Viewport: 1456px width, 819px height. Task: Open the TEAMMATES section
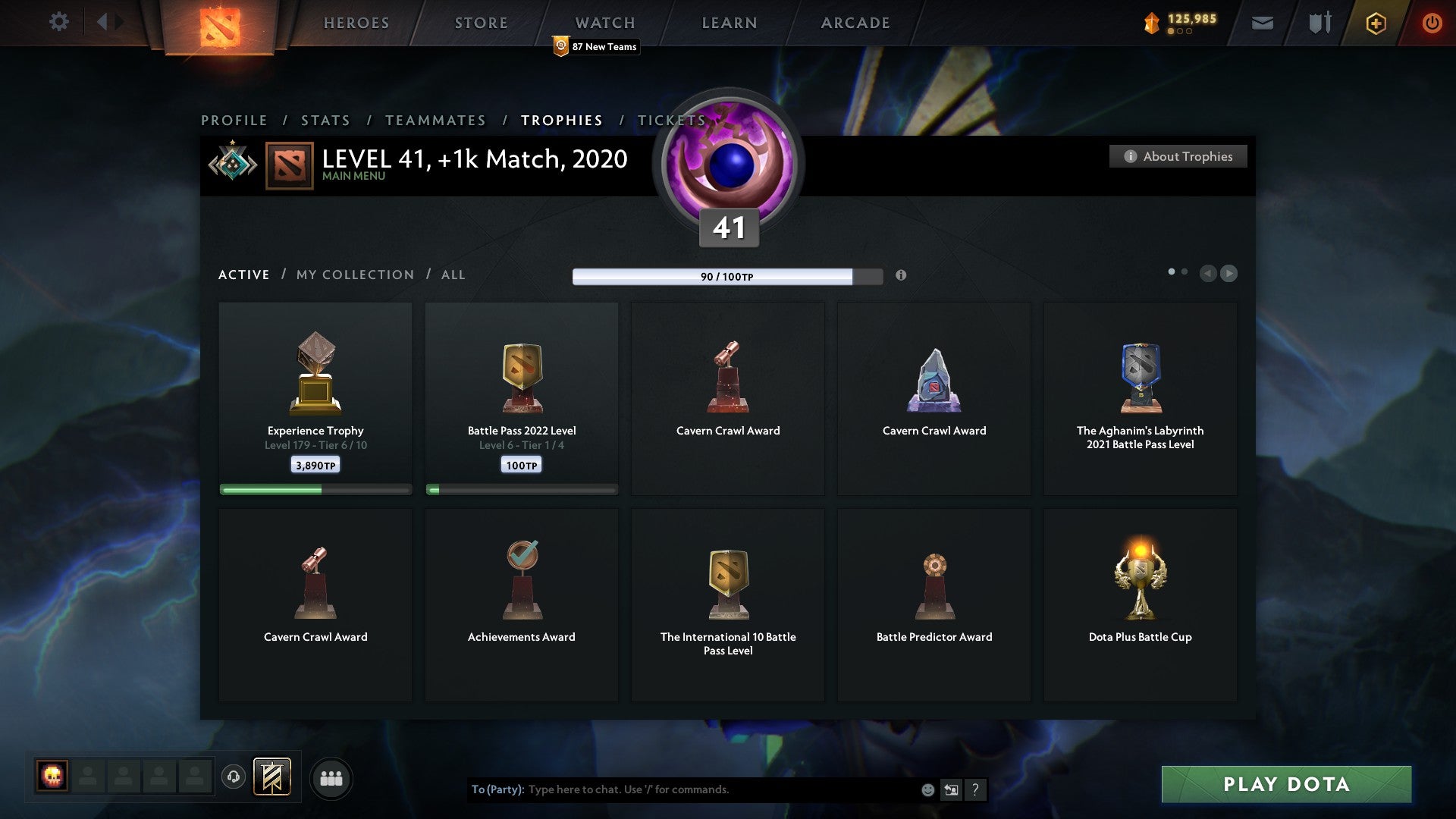click(x=435, y=120)
